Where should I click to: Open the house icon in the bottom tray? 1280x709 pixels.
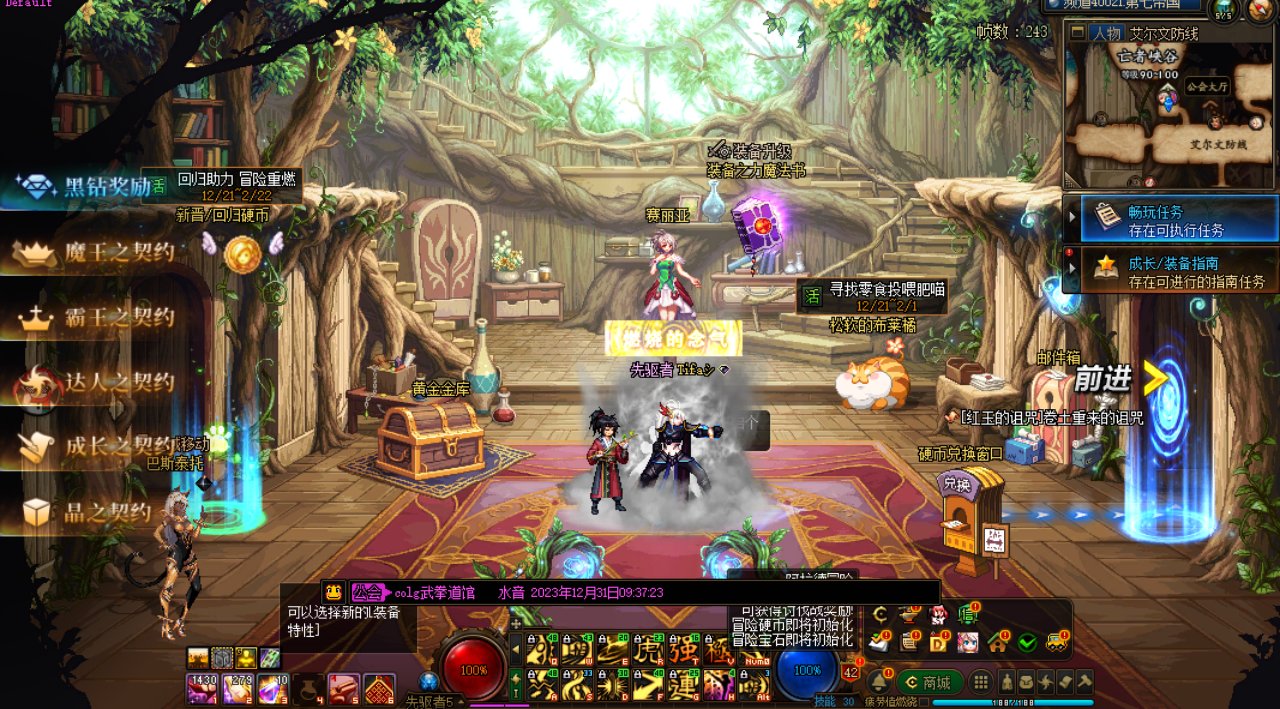[997, 642]
